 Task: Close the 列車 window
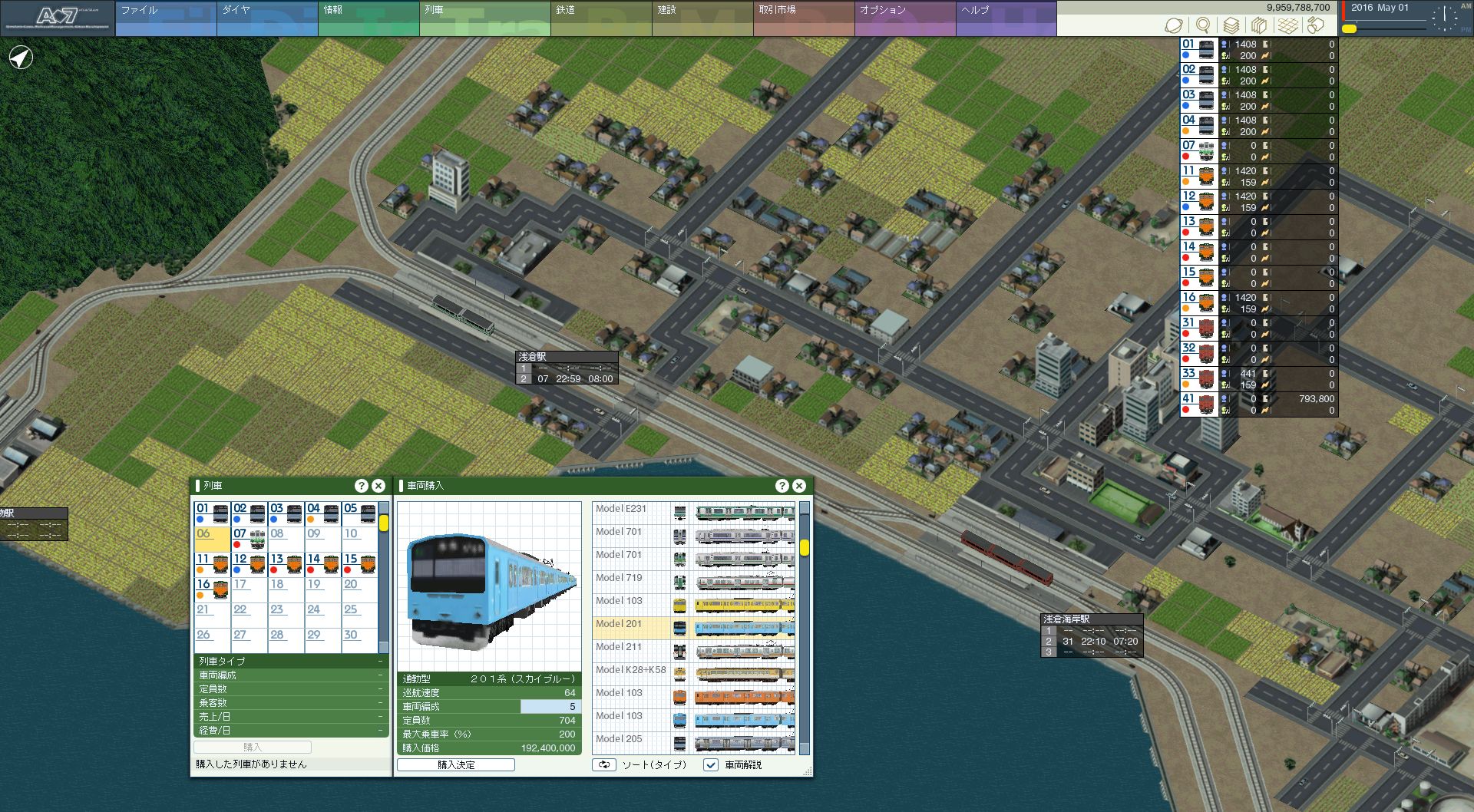point(378,486)
